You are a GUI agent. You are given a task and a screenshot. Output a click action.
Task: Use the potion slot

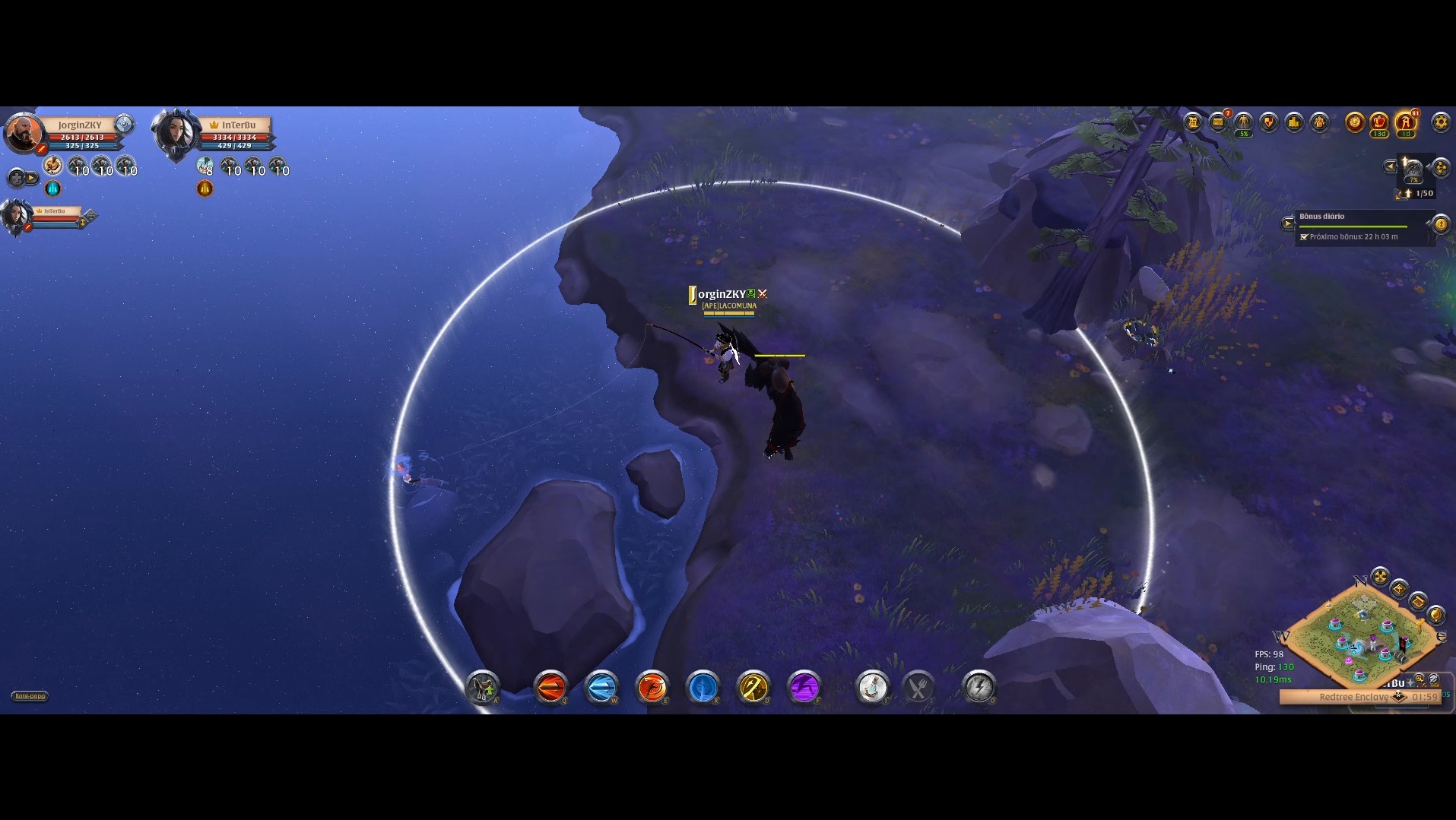pos(872,688)
